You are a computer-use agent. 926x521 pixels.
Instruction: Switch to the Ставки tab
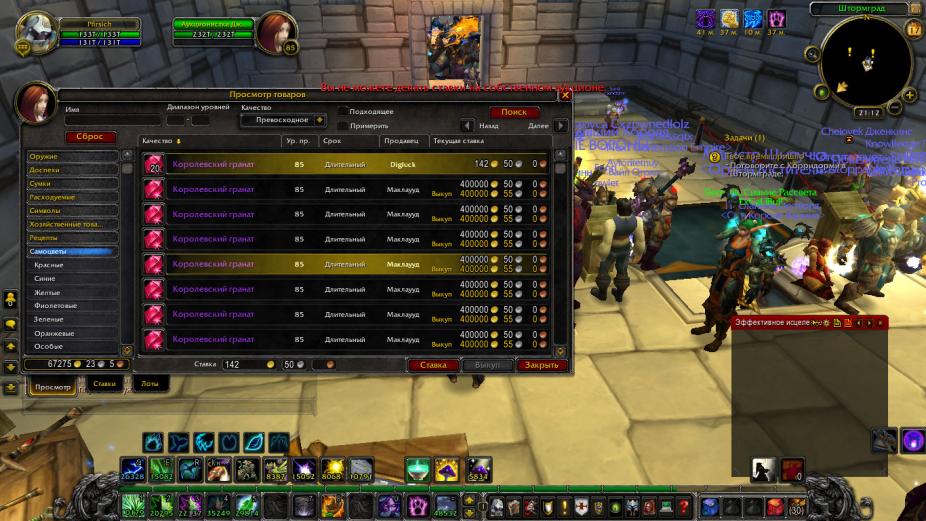tap(104, 383)
